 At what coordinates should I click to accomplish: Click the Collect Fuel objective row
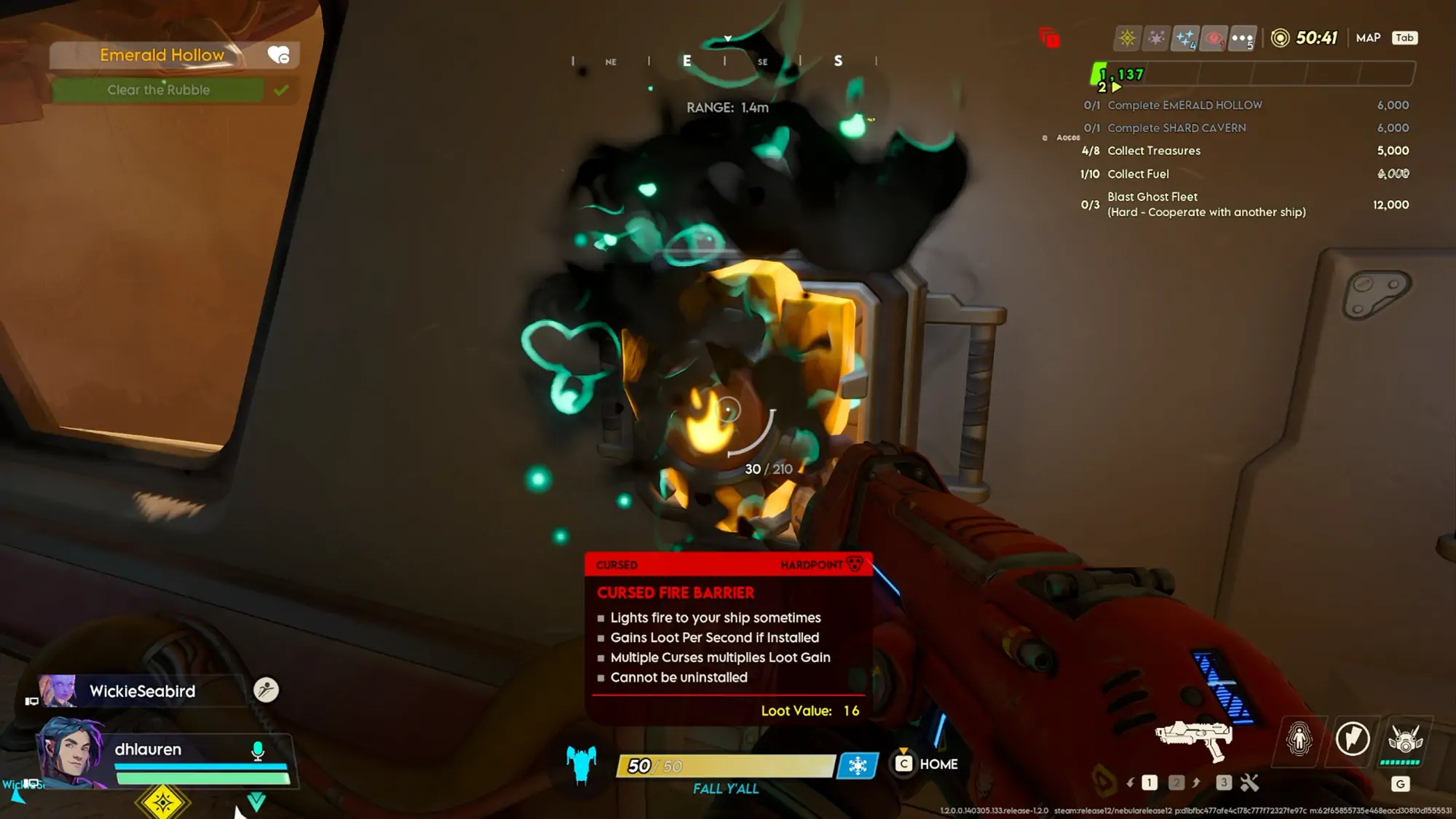(x=1138, y=174)
